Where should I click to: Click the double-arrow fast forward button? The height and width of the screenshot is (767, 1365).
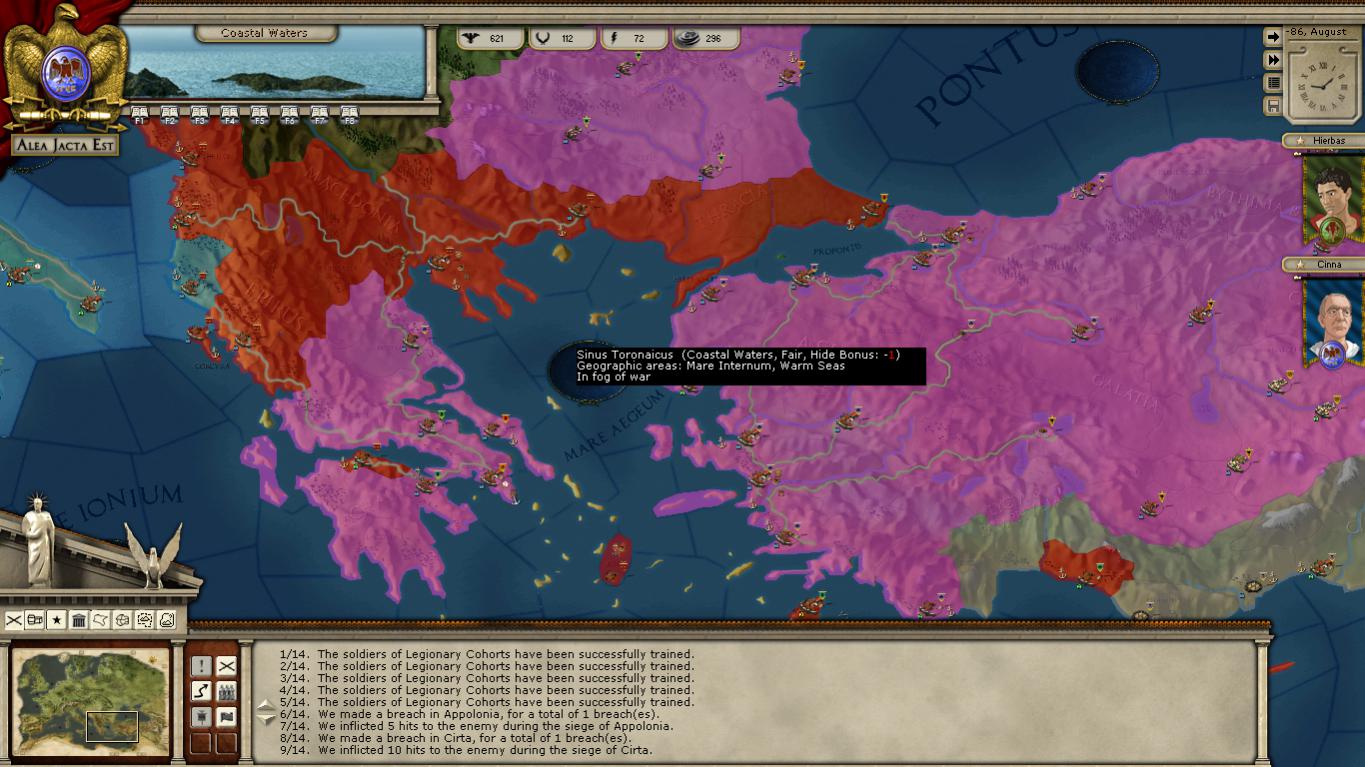tap(1273, 60)
